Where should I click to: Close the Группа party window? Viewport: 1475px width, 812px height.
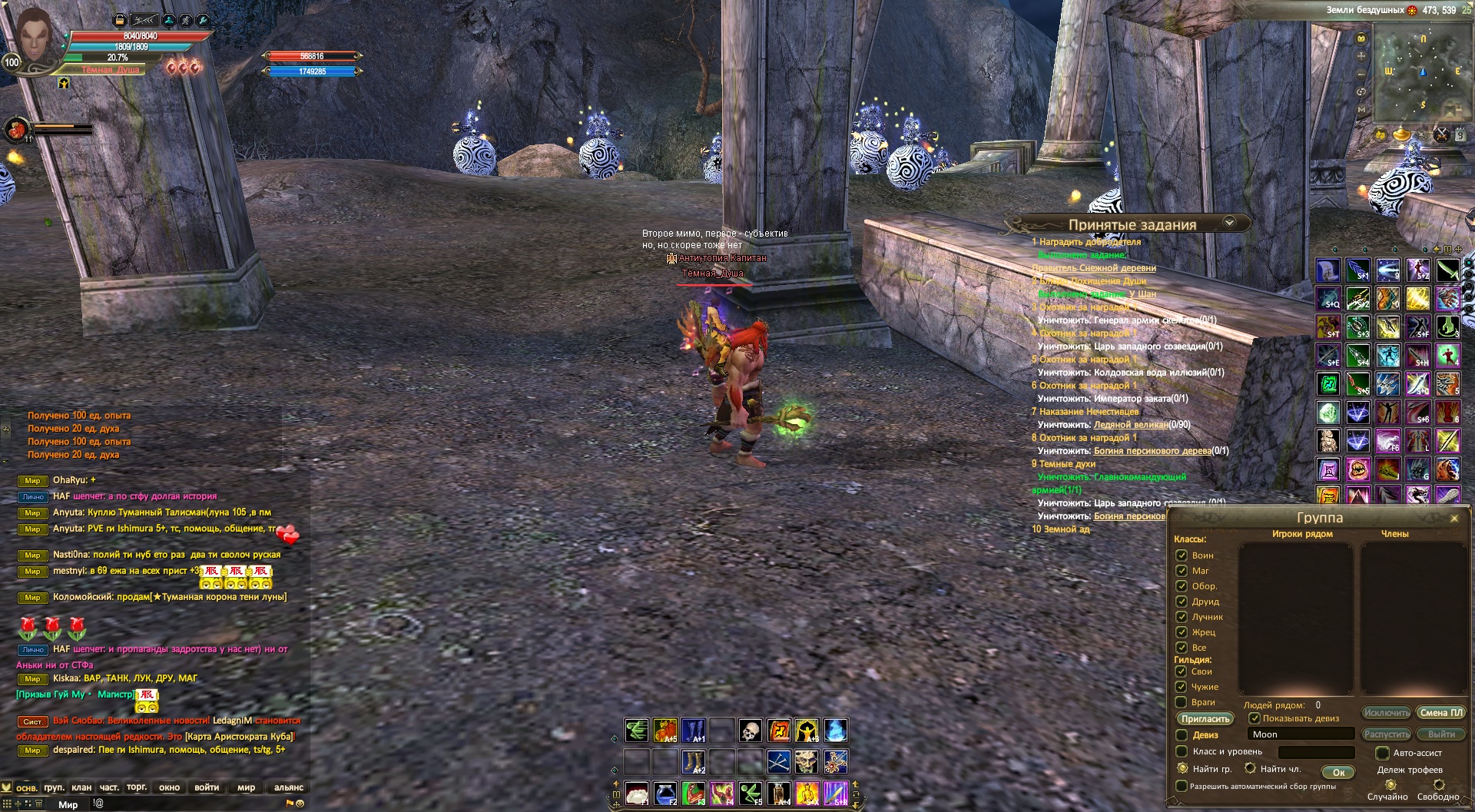(x=1453, y=519)
